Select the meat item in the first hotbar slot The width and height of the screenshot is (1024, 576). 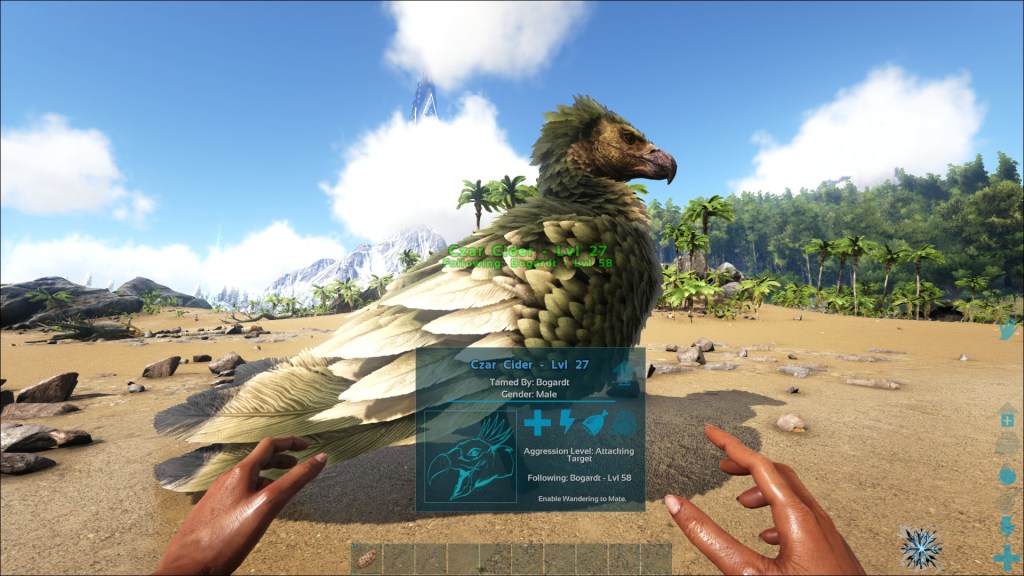point(367,559)
